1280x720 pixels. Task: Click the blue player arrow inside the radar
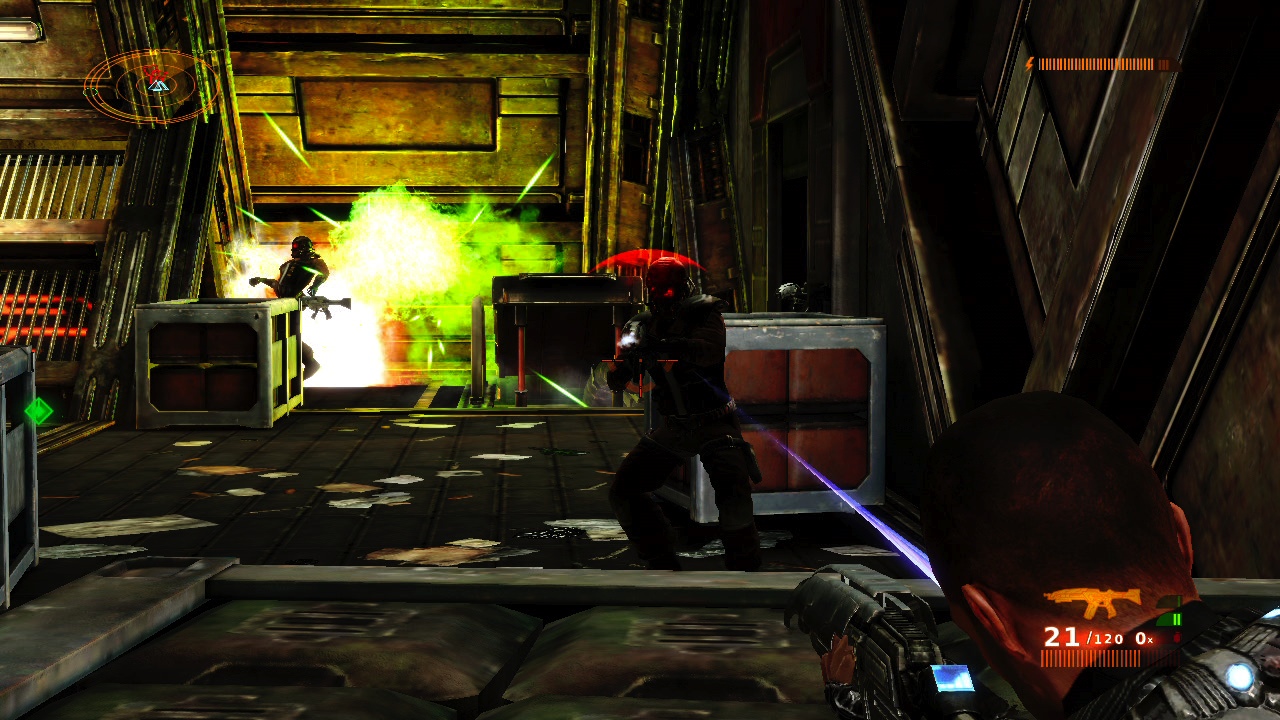point(158,86)
